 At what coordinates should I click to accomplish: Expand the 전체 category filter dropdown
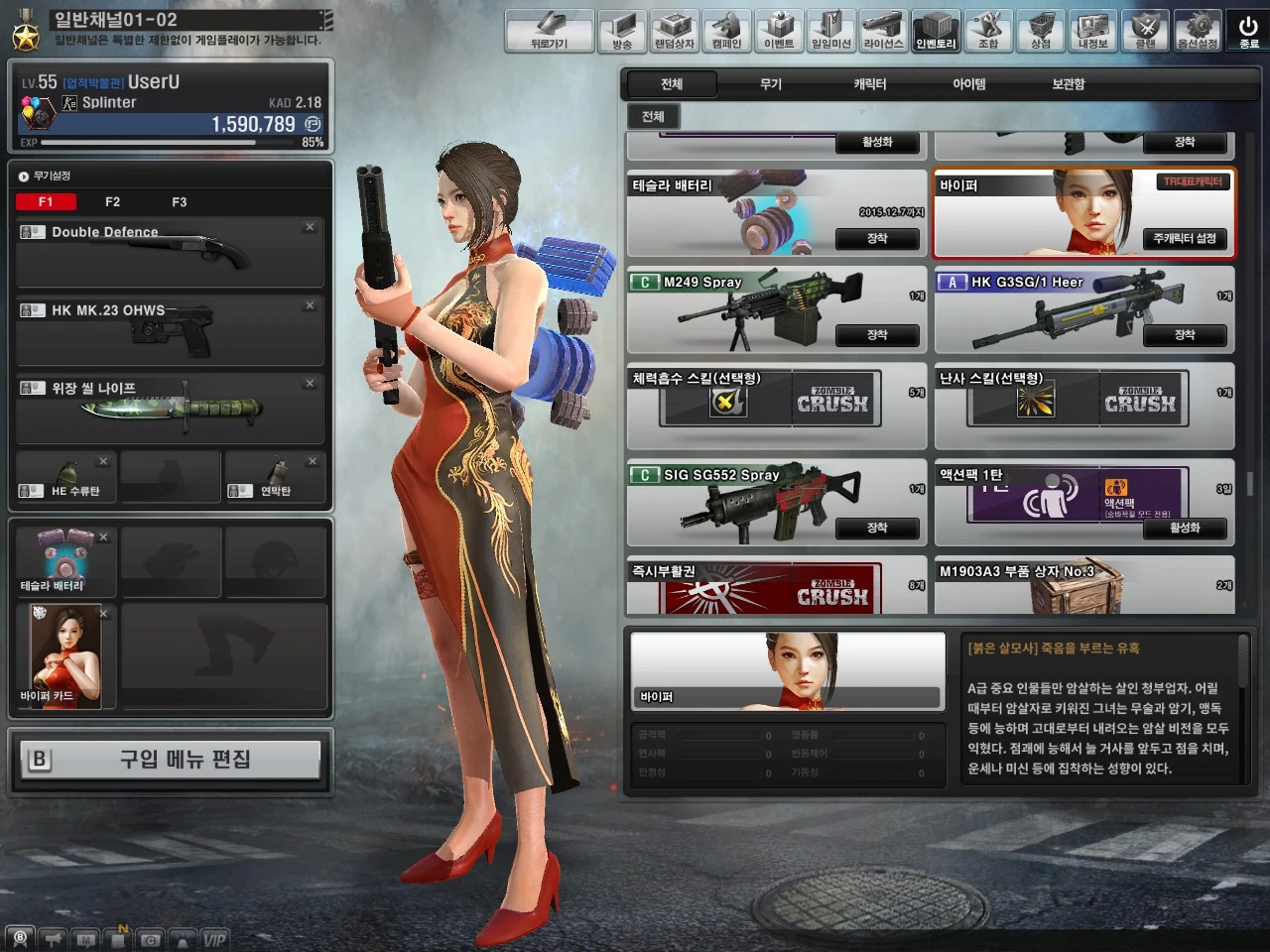pyautogui.click(x=654, y=116)
